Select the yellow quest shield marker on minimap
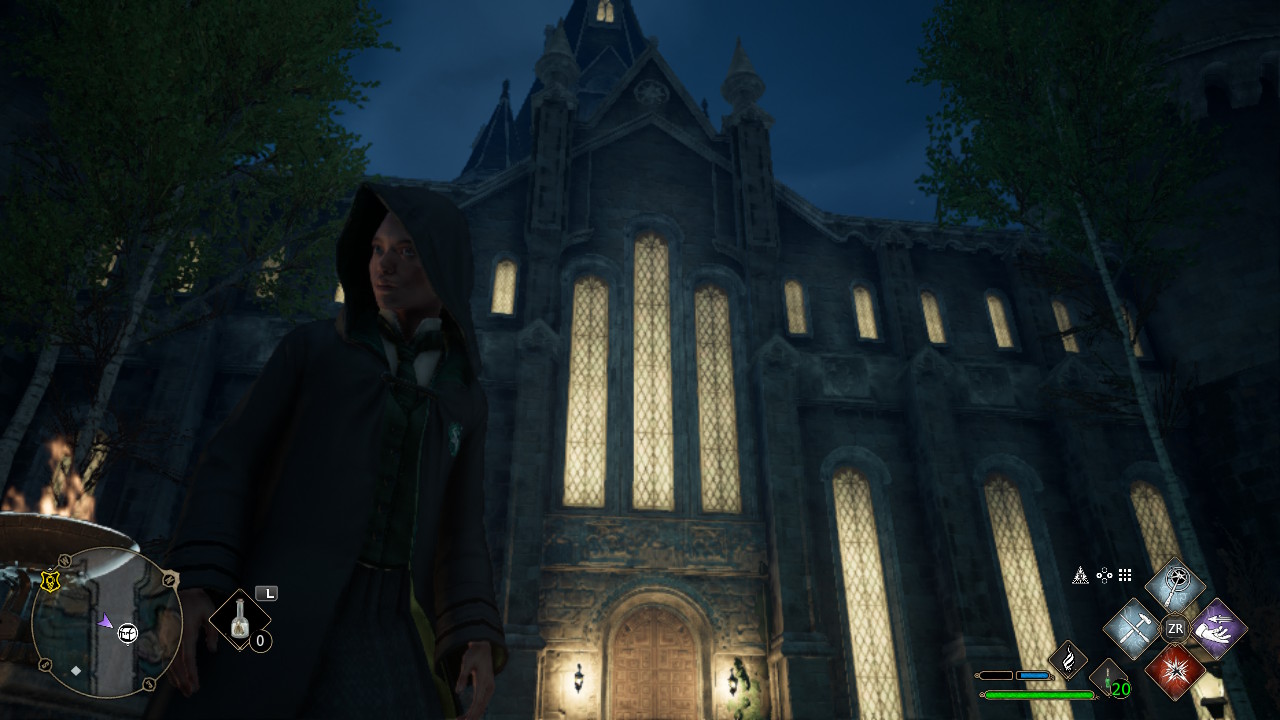 click(x=50, y=581)
